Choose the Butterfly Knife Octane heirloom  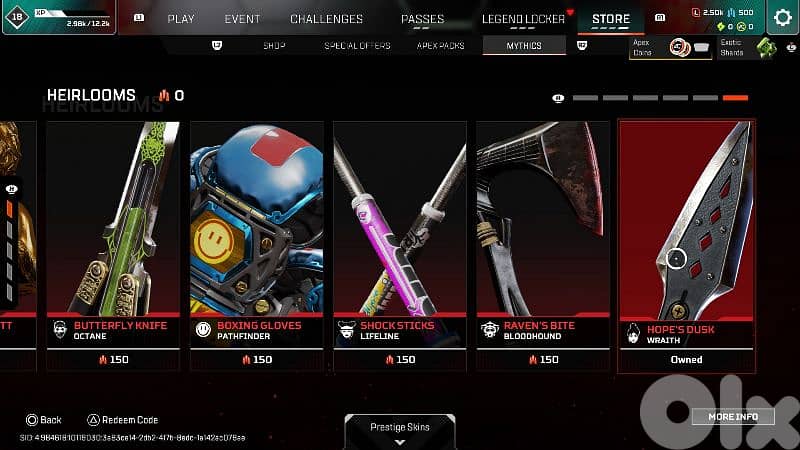113,246
